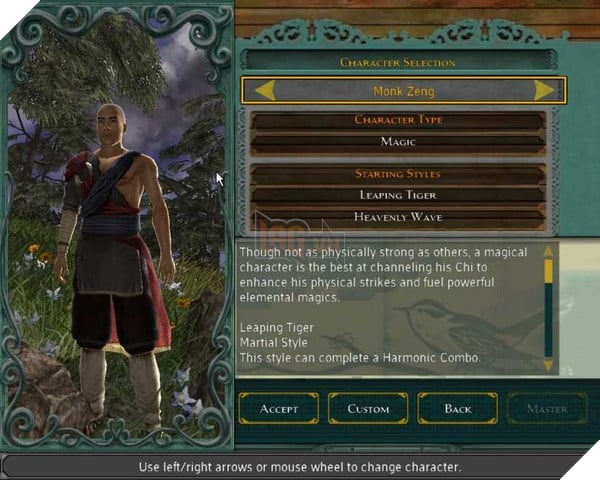Select the Heavenly Wave starting style
The height and width of the screenshot is (480, 600).
399,217
